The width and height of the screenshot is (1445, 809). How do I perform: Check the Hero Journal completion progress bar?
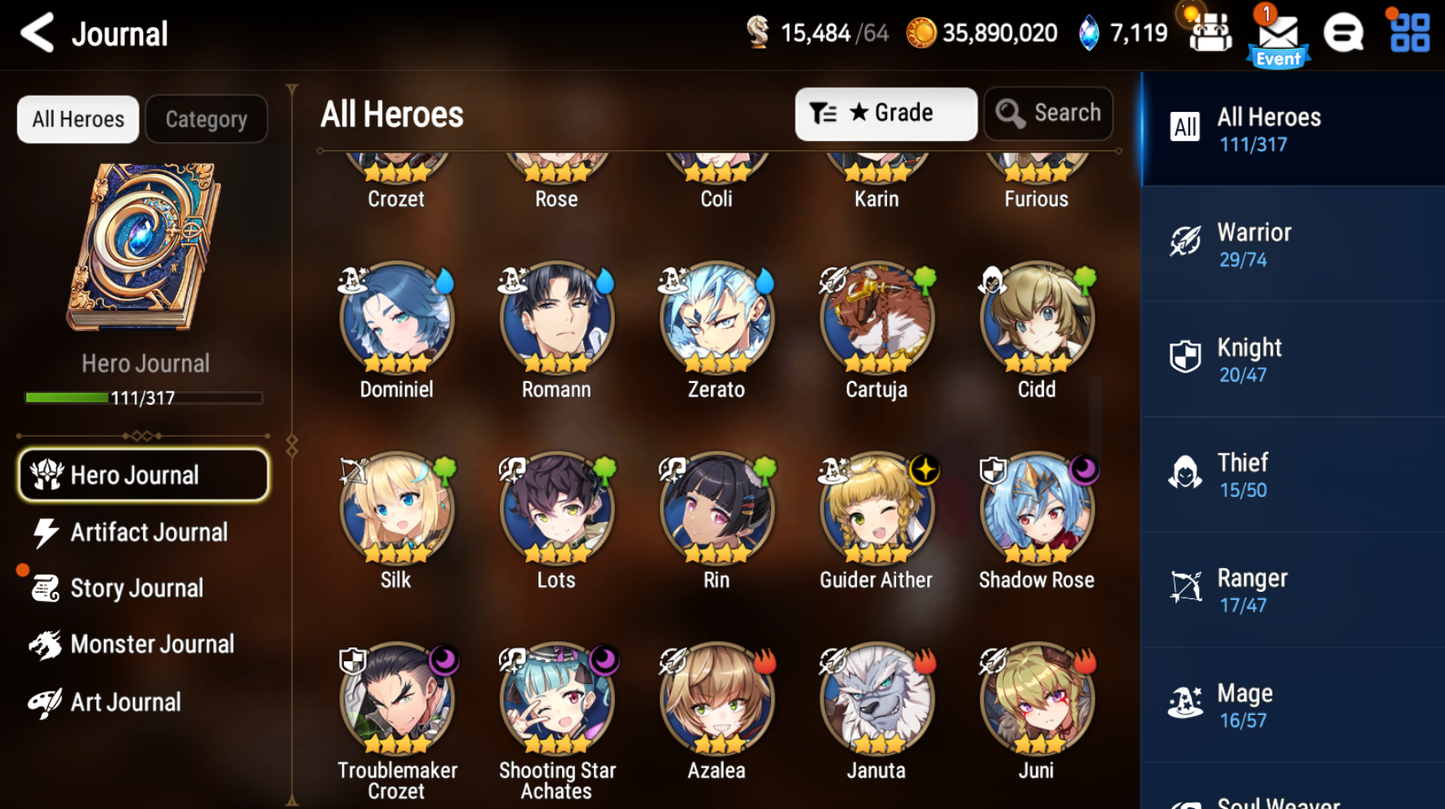(x=145, y=397)
